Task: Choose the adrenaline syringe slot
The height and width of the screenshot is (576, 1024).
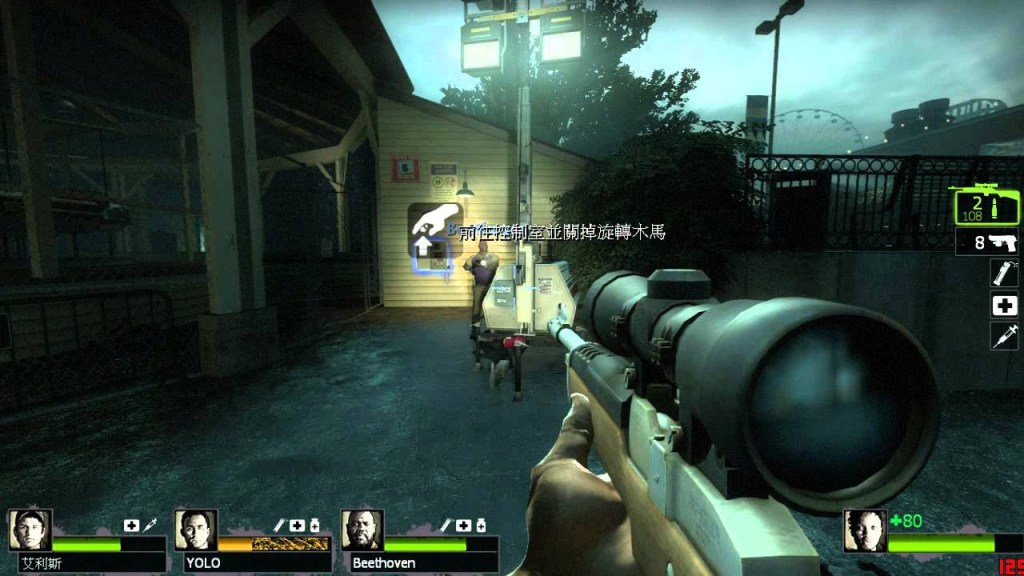Action: click(x=1003, y=336)
